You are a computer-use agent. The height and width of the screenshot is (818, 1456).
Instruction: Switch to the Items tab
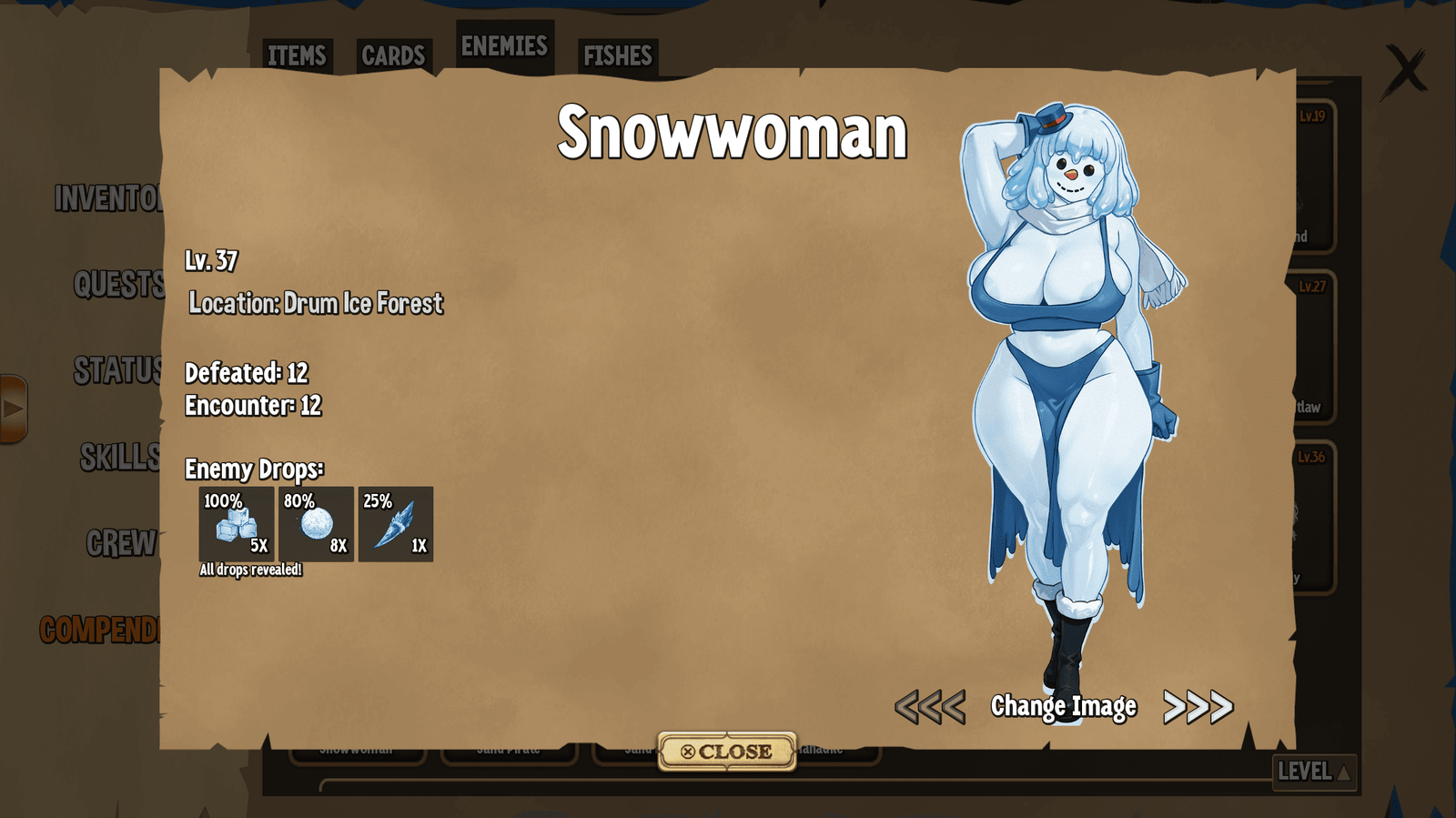pyautogui.click(x=297, y=56)
